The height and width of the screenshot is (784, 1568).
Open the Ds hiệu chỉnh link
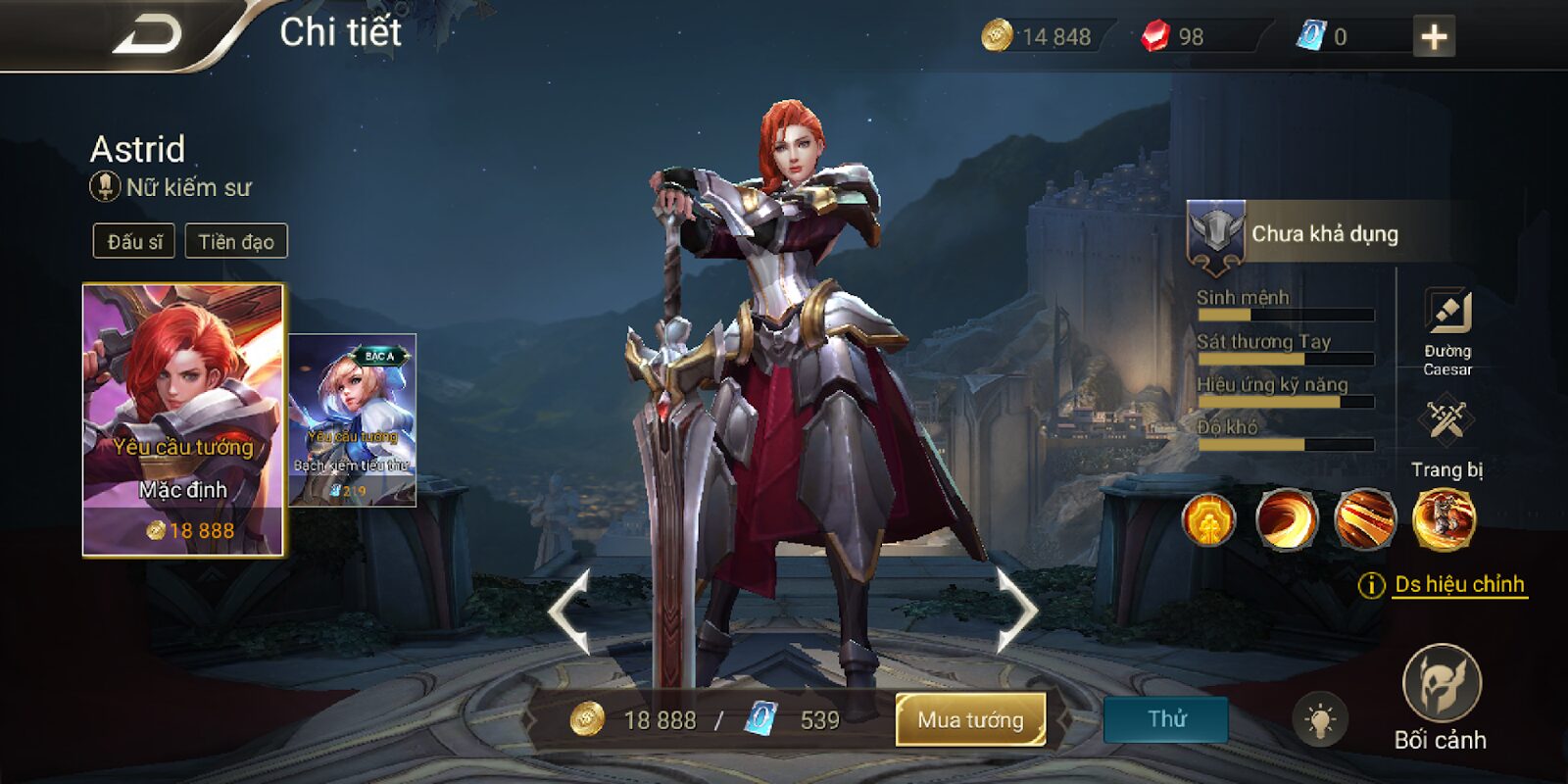click(x=1459, y=585)
